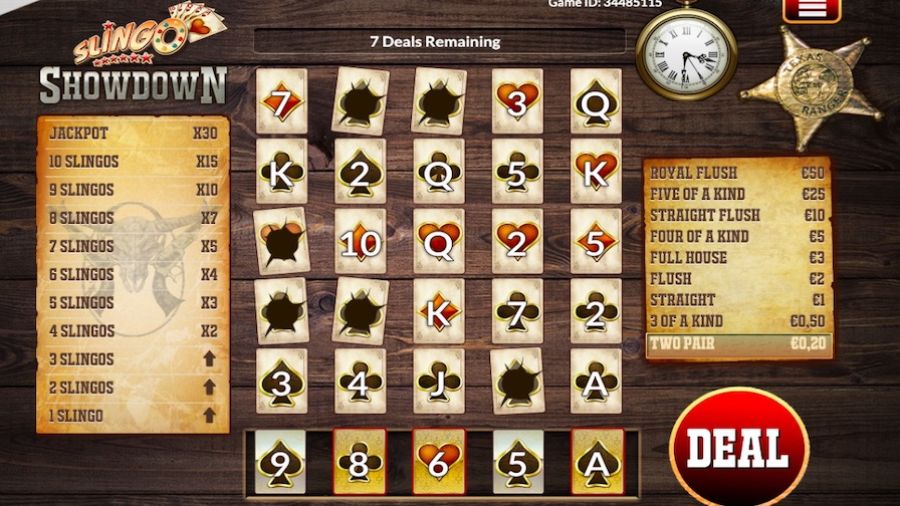Choose the 5 of spades card
The image size is (900, 506).
[x=518, y=461]
